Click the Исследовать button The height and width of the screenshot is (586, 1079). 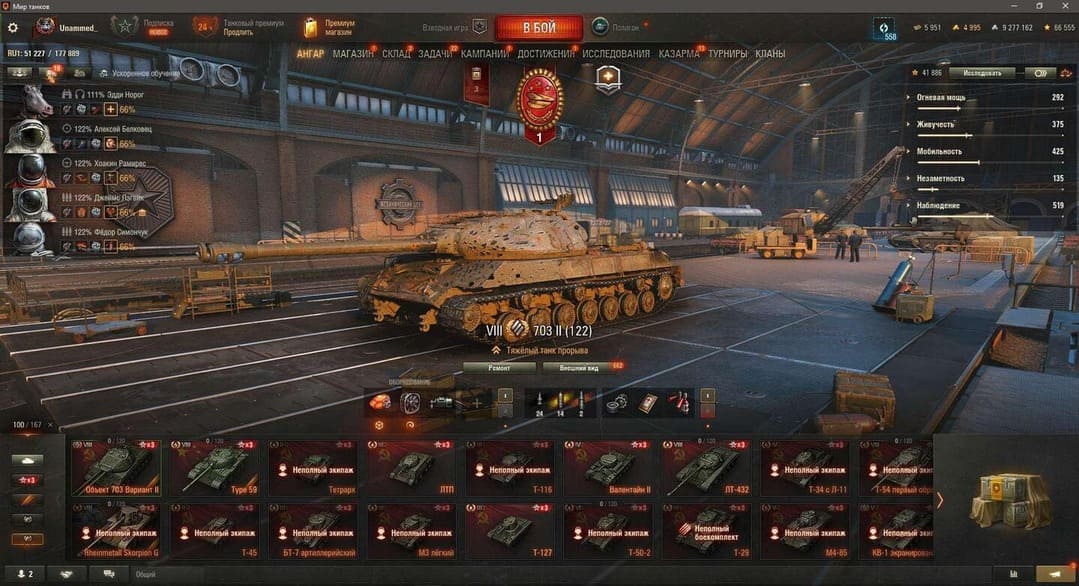981,73
